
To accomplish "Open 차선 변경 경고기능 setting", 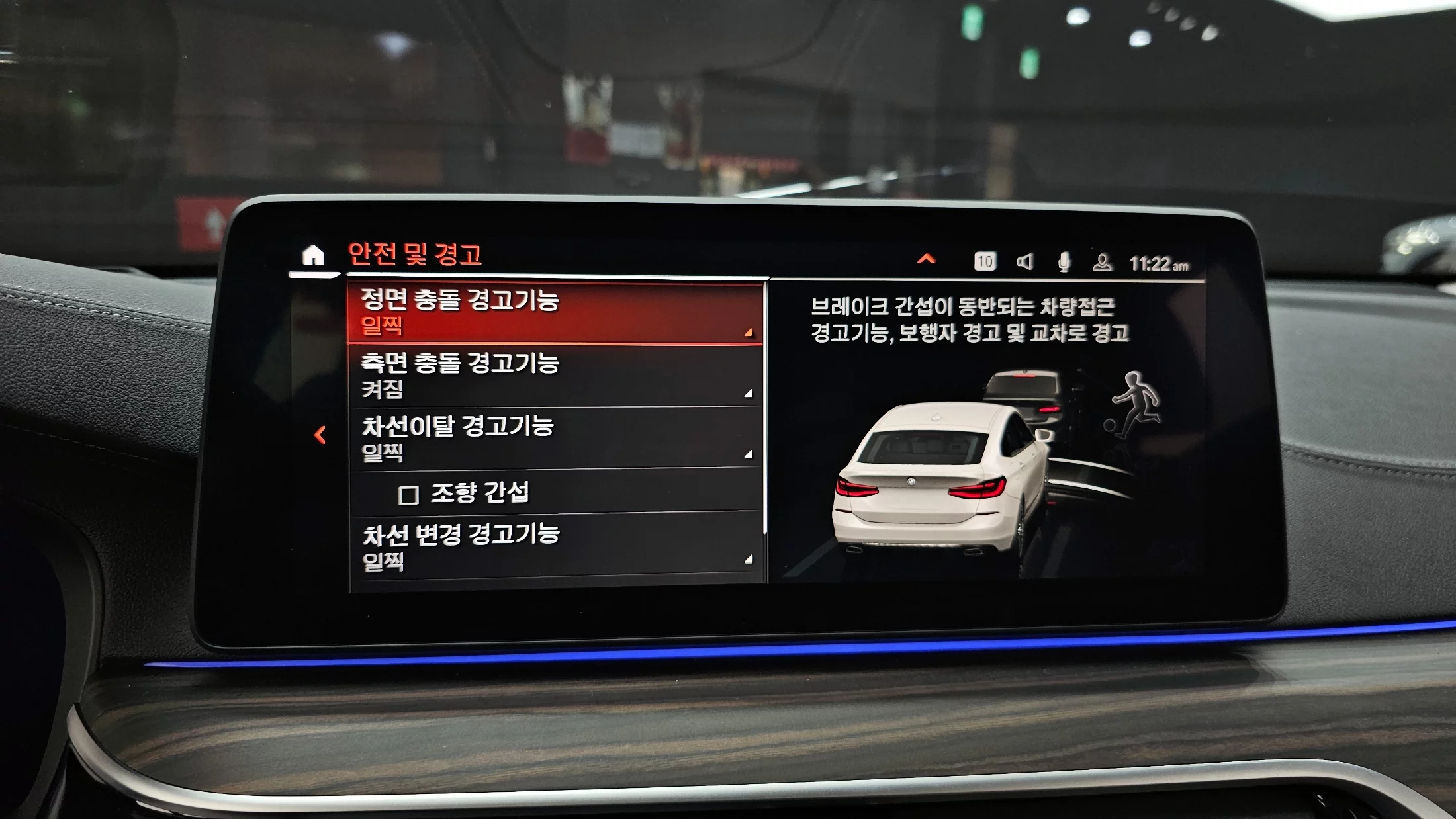I will [555, 546].
